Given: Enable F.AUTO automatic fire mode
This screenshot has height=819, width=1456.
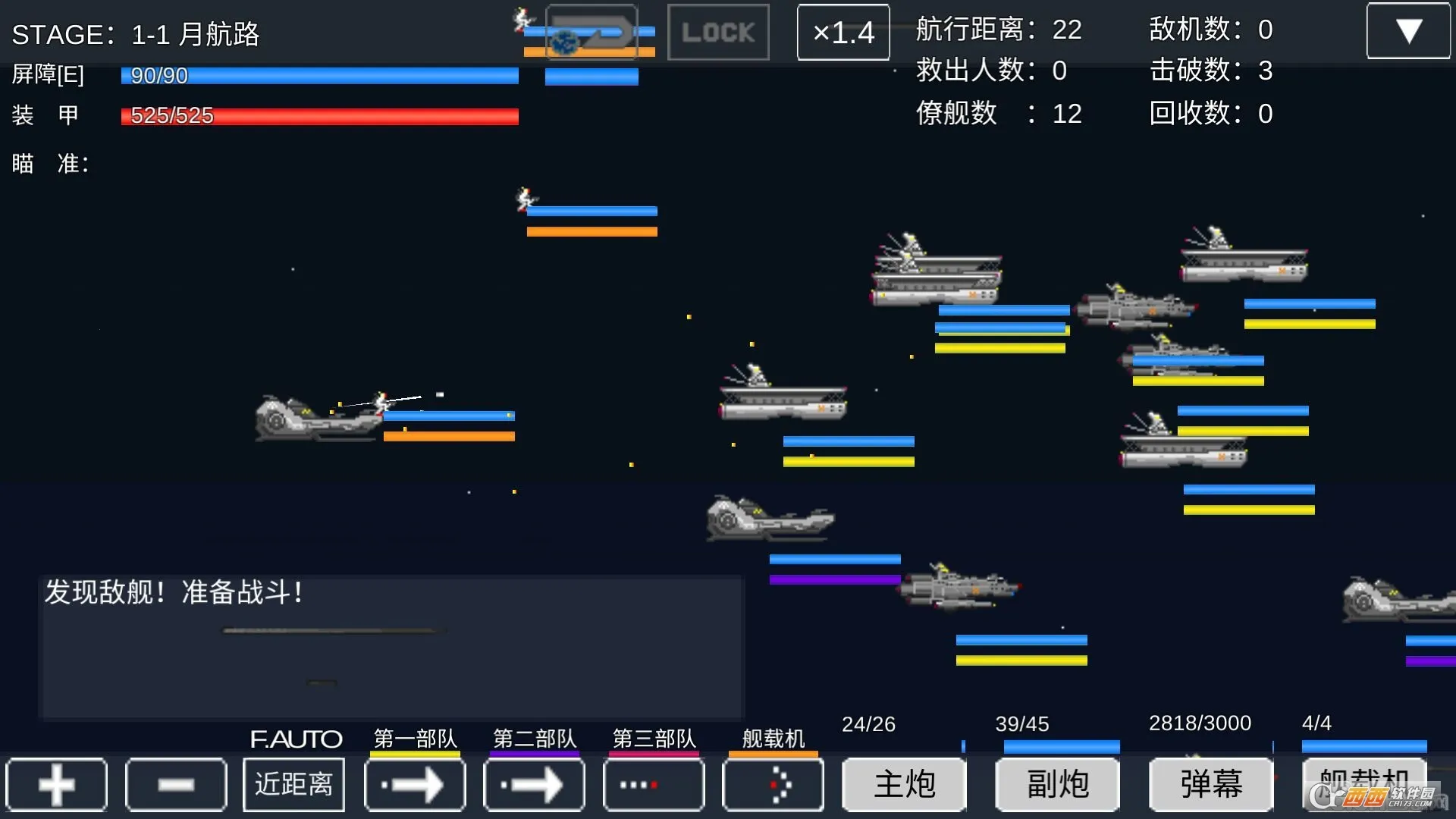Looking at the screenshot, I should (x=296, y=739).
